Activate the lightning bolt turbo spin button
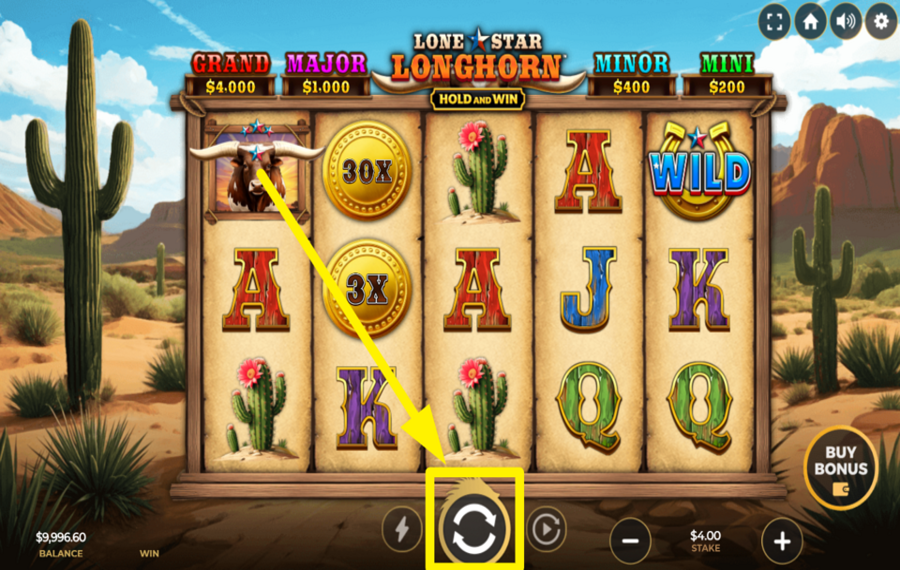This screenshot has height=570, width=900. (402, 529)
